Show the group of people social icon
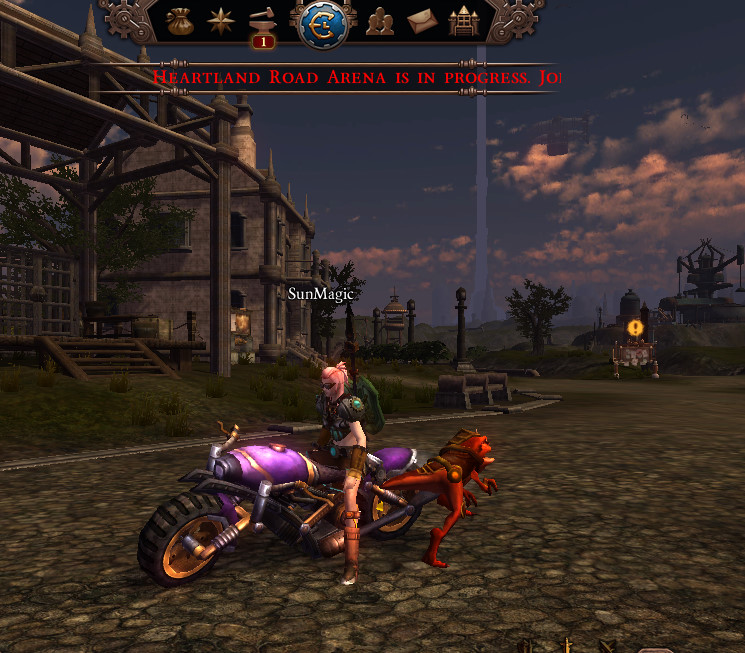745x653 pixels. [x=380, y=20]
